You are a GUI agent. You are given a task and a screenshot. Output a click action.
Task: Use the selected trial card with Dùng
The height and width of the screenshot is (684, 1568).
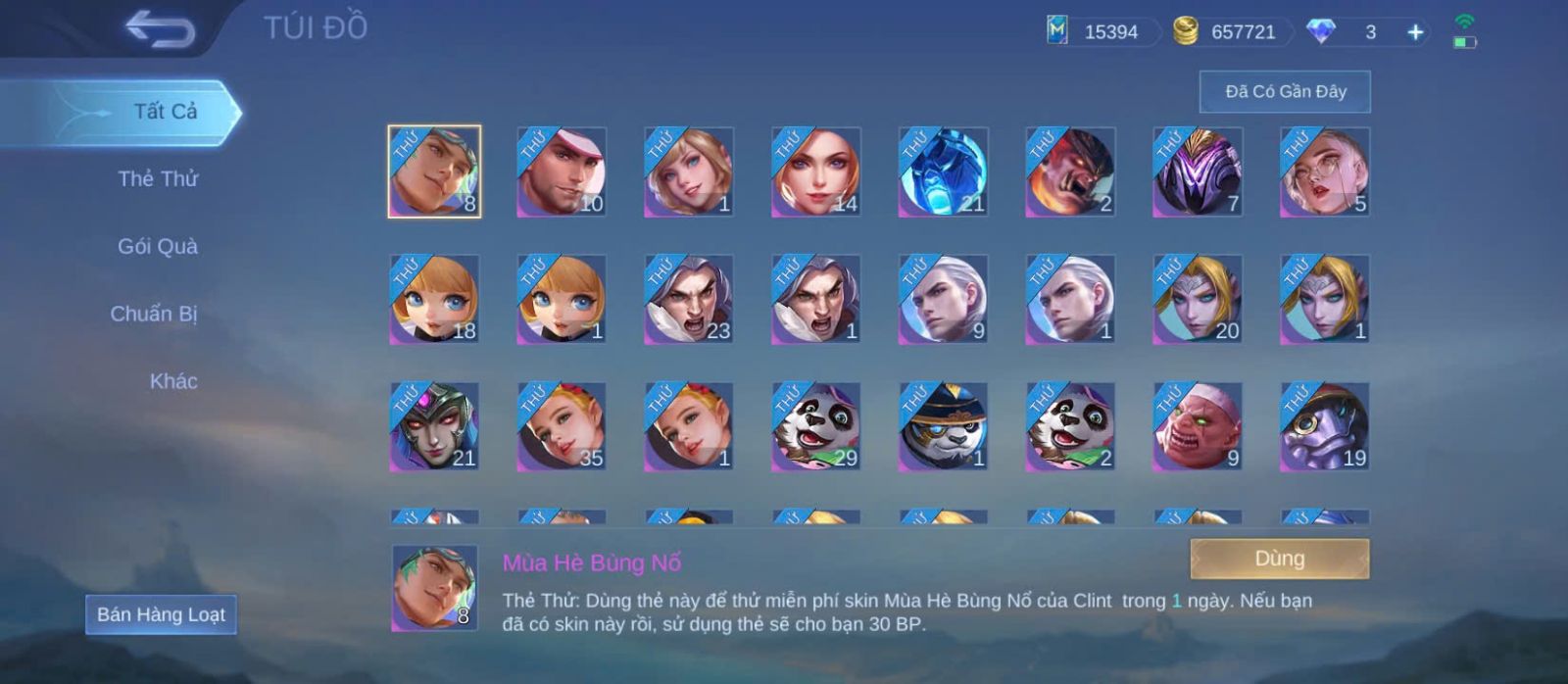1279,559
